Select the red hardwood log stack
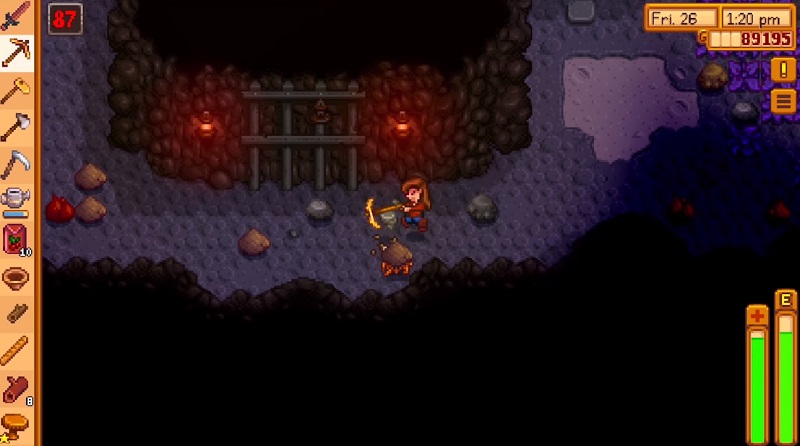This screenshot has height=446, width=800. coord(17,388)
